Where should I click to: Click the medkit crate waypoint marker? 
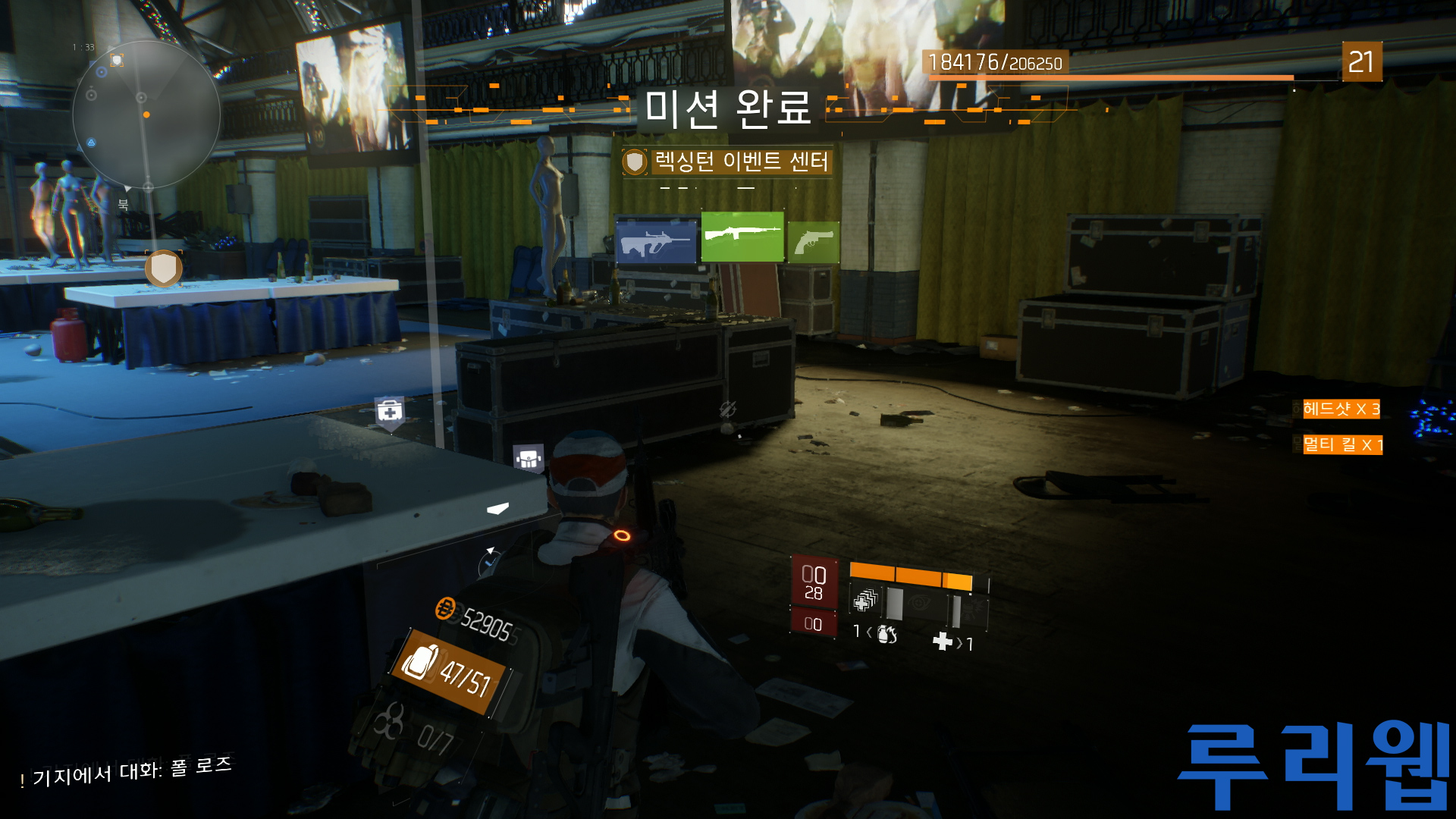click(x=390, y=413)
